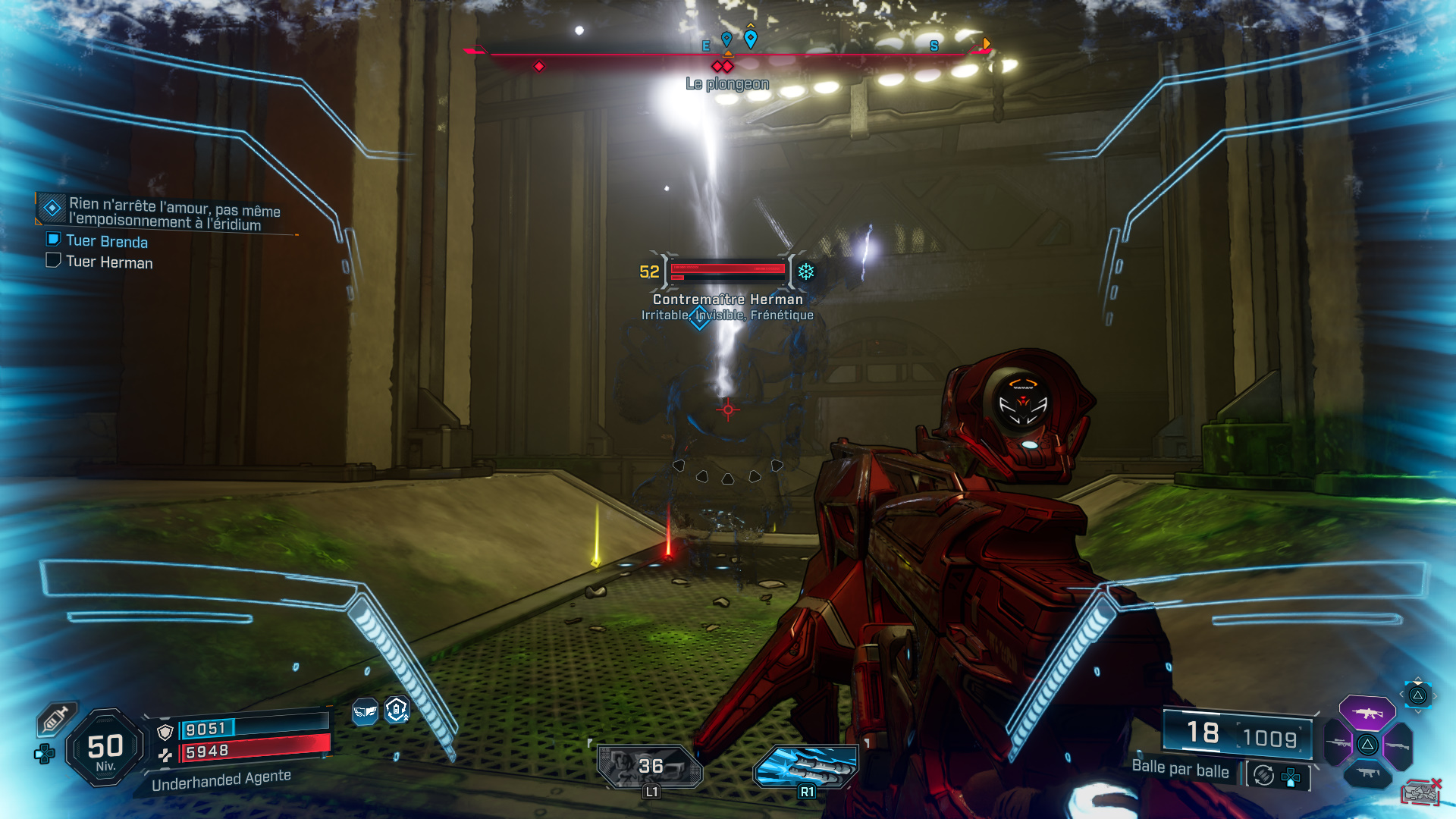Click the disabled minimap icon with red X
Viewport: 1456px width, 819px height.
click(1420, 792)
